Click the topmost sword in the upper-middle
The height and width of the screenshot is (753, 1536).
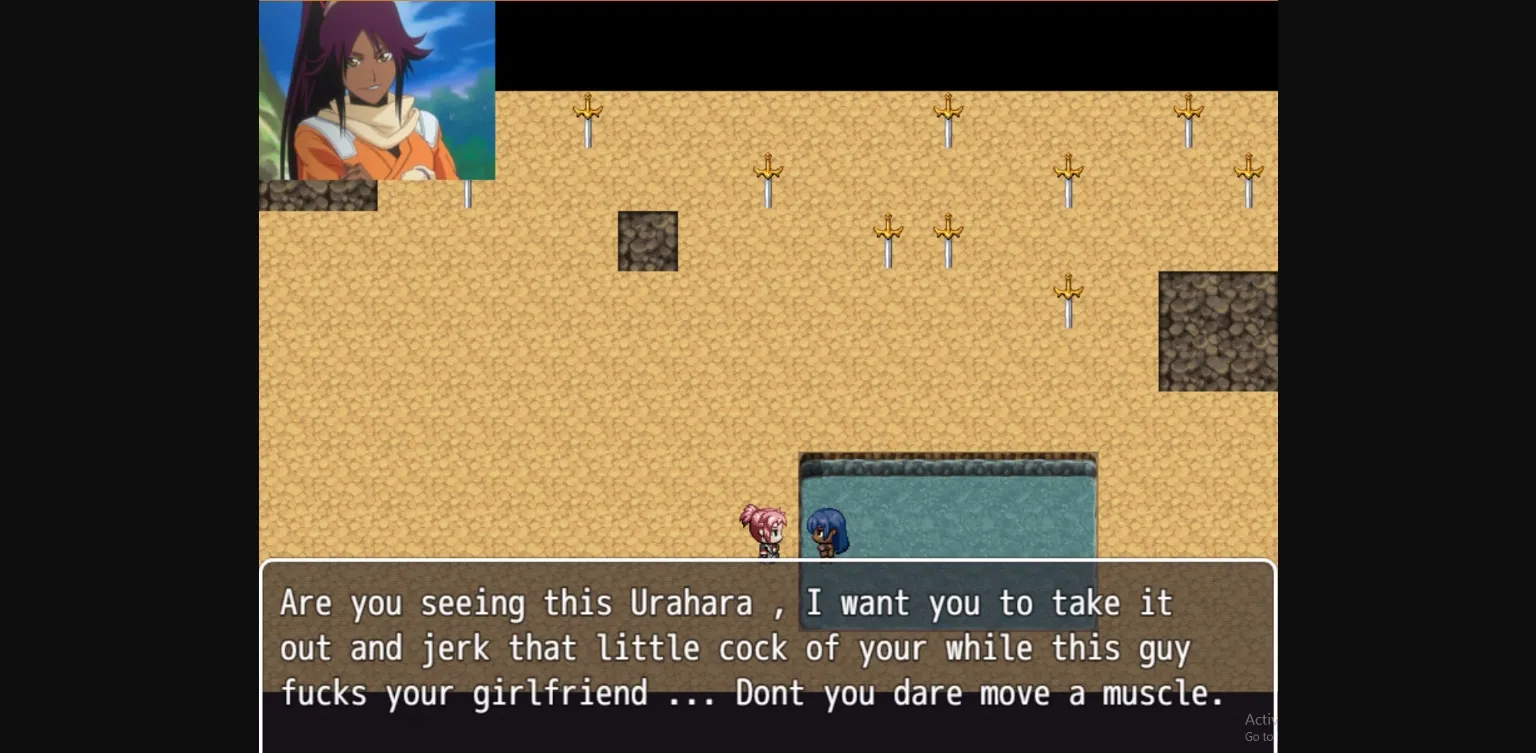coord(947,115)
